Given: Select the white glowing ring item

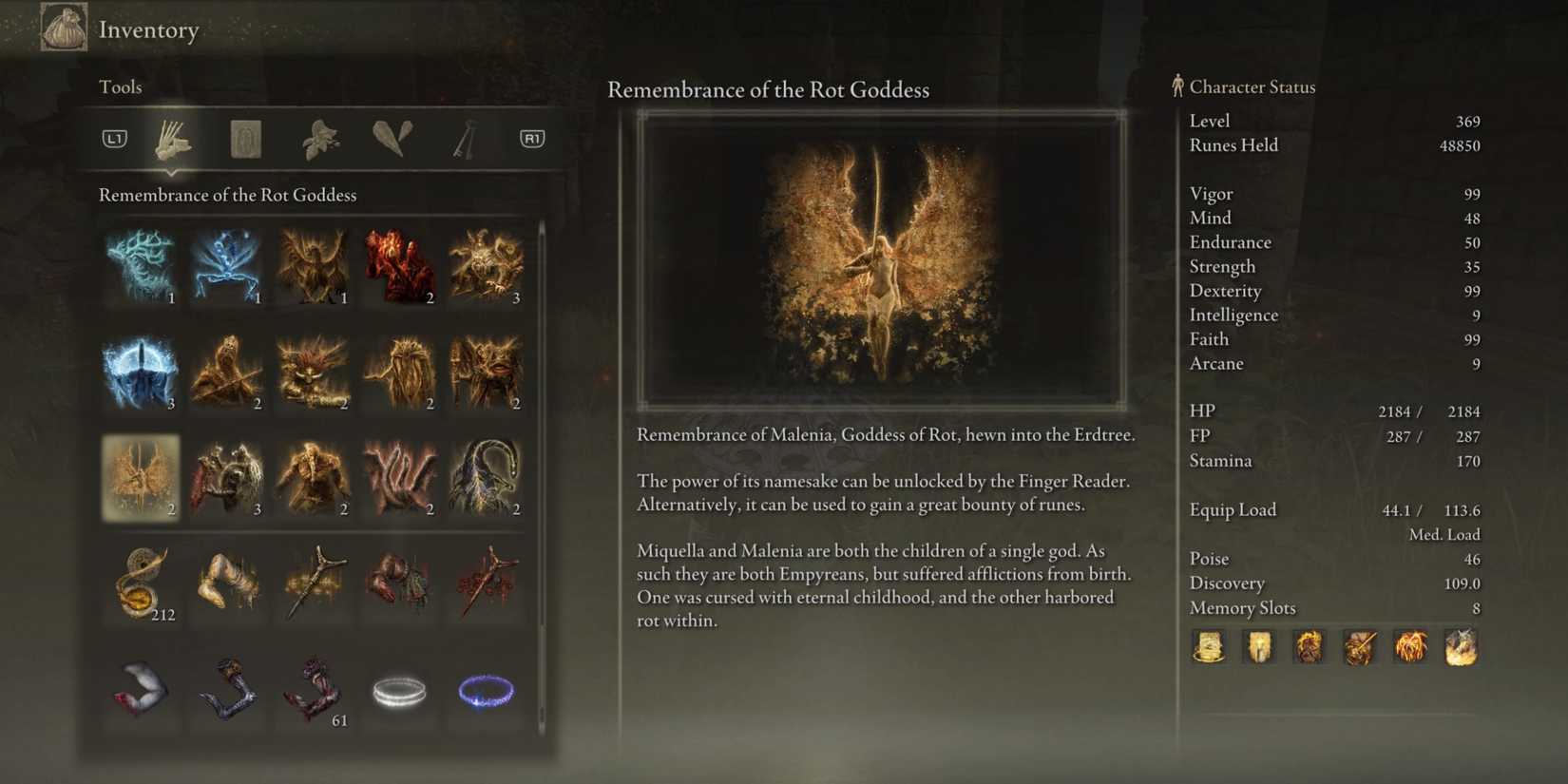Looking at the screenshot, I should pos(399,691).
